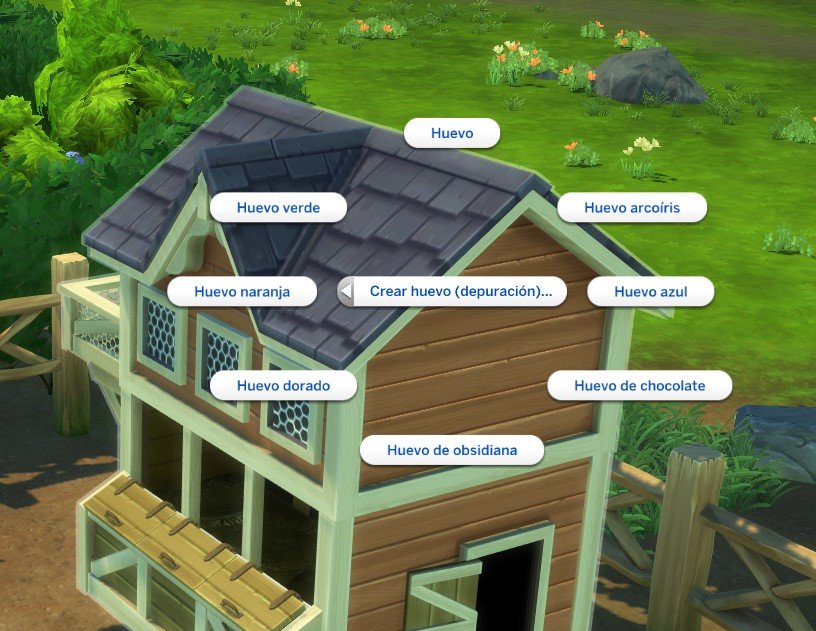Select the Huevo azul option
The image size is (816, 631).
click(650, 292)
